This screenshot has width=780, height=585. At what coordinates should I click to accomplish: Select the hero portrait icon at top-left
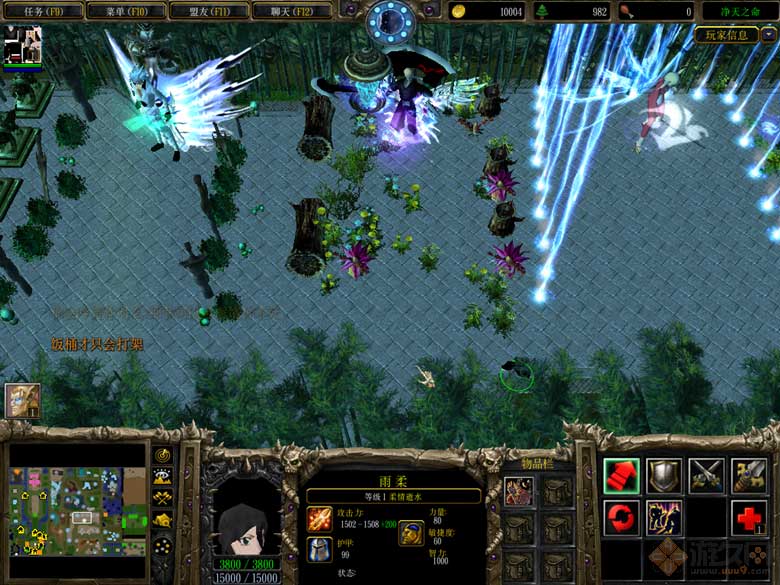22,46
